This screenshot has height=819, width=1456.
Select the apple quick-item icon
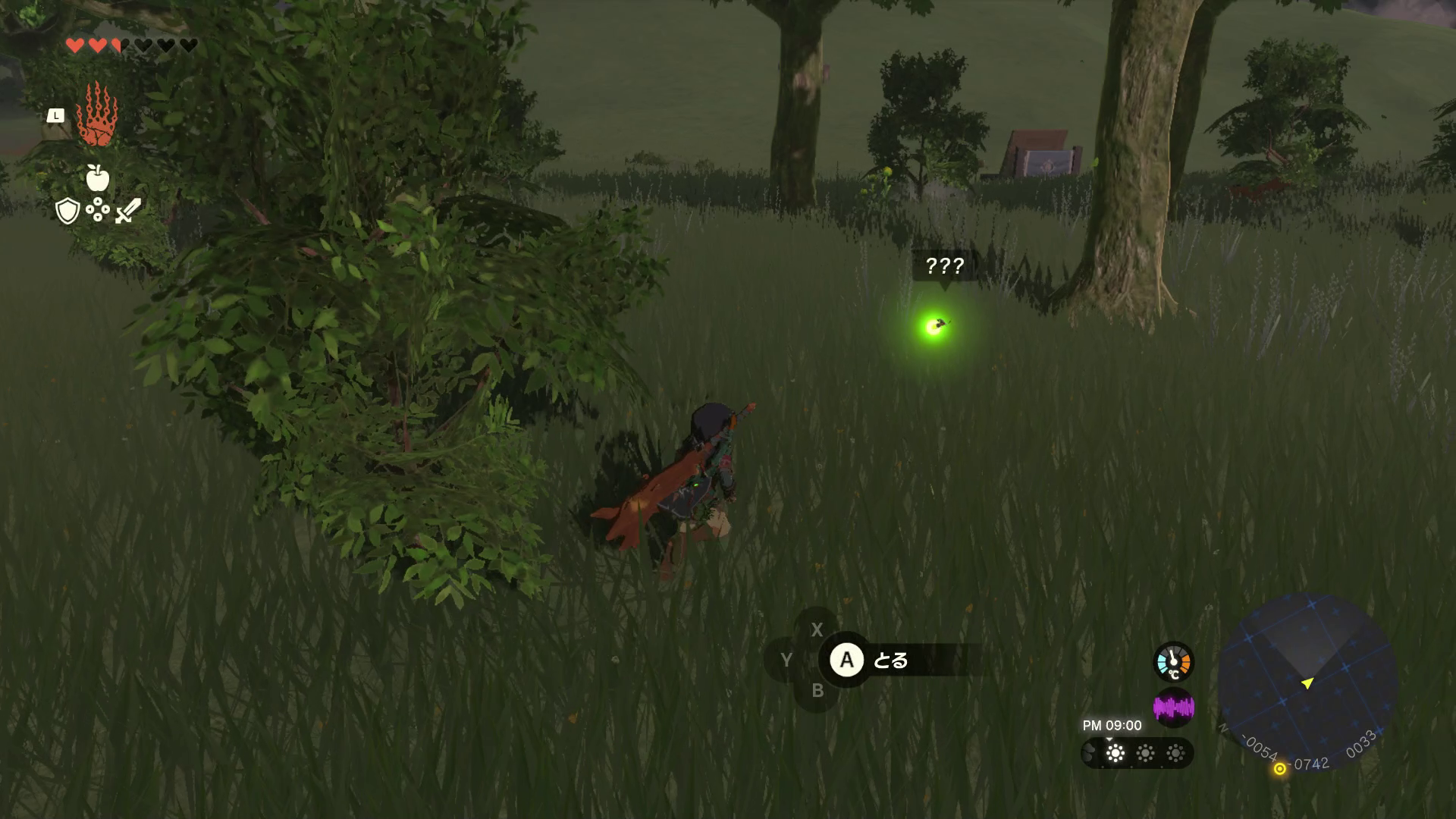(98, 177)
